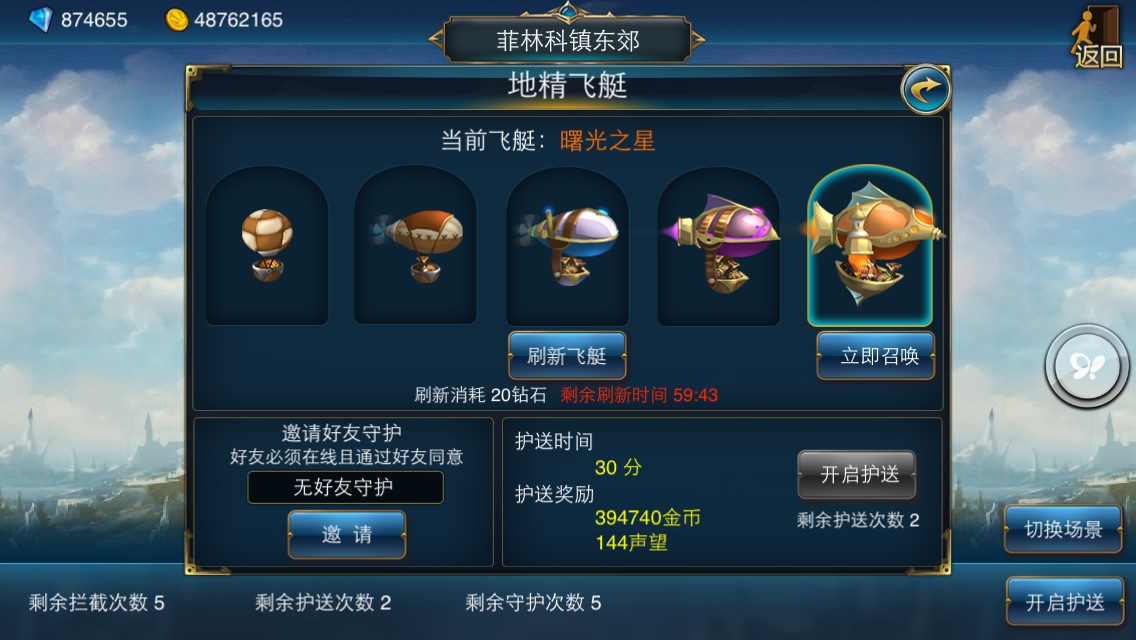Click the 无好友守护 friend guard field

(345, 487)
